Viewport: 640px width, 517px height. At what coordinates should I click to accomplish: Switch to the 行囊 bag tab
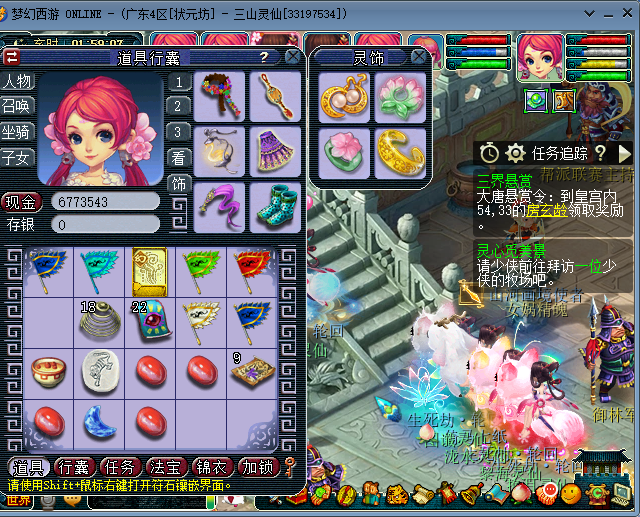point(73,467)
